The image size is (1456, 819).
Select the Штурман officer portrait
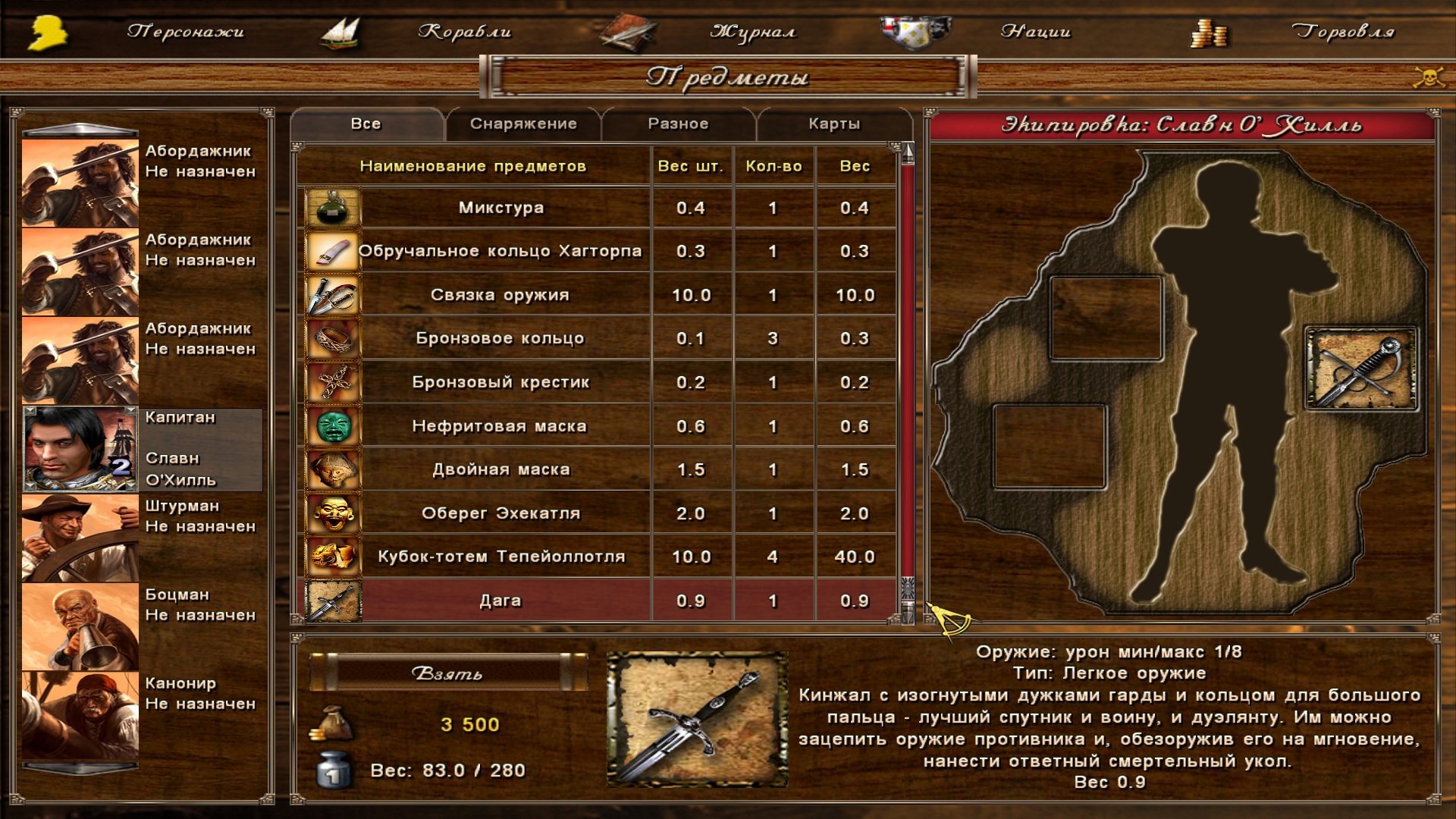[x=80, y=538]
